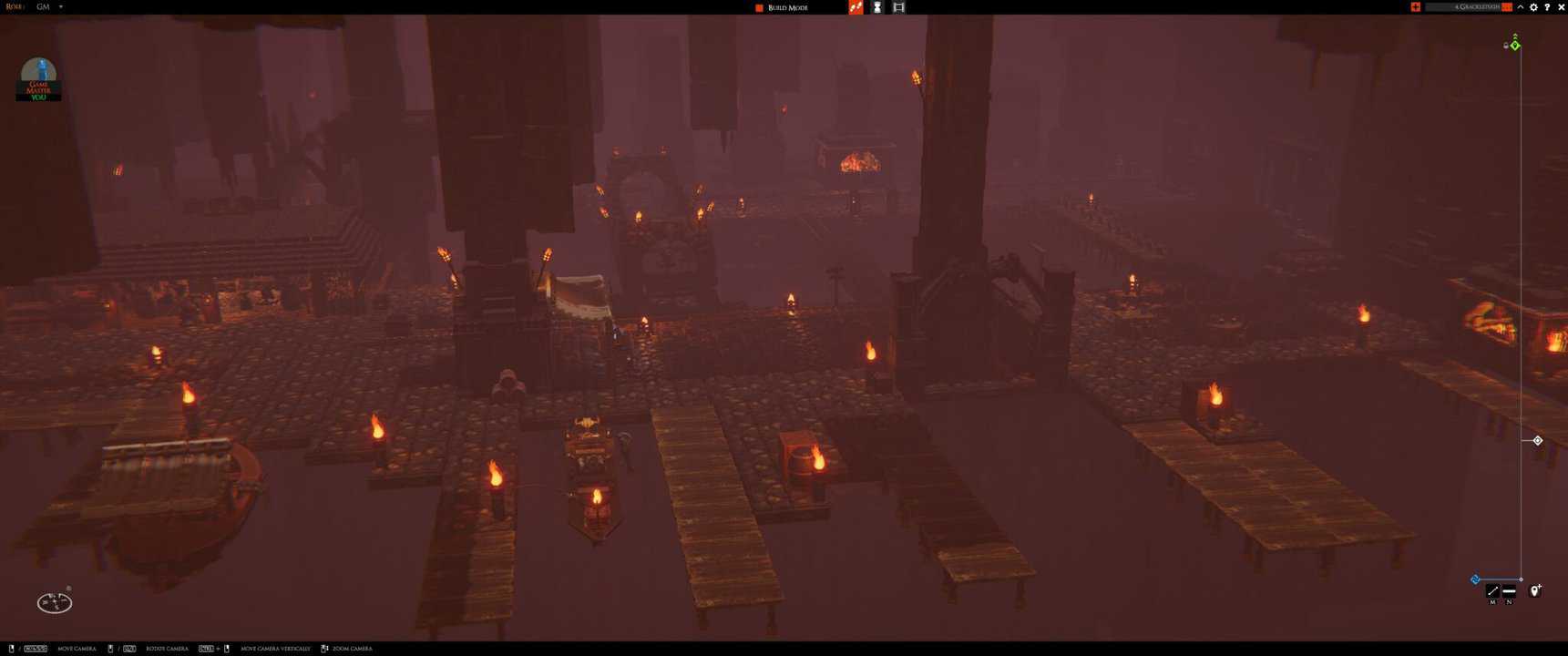The image size is (1568, 656).
Task: Click the camera orbit compass icon
Action: coord(55,602)
